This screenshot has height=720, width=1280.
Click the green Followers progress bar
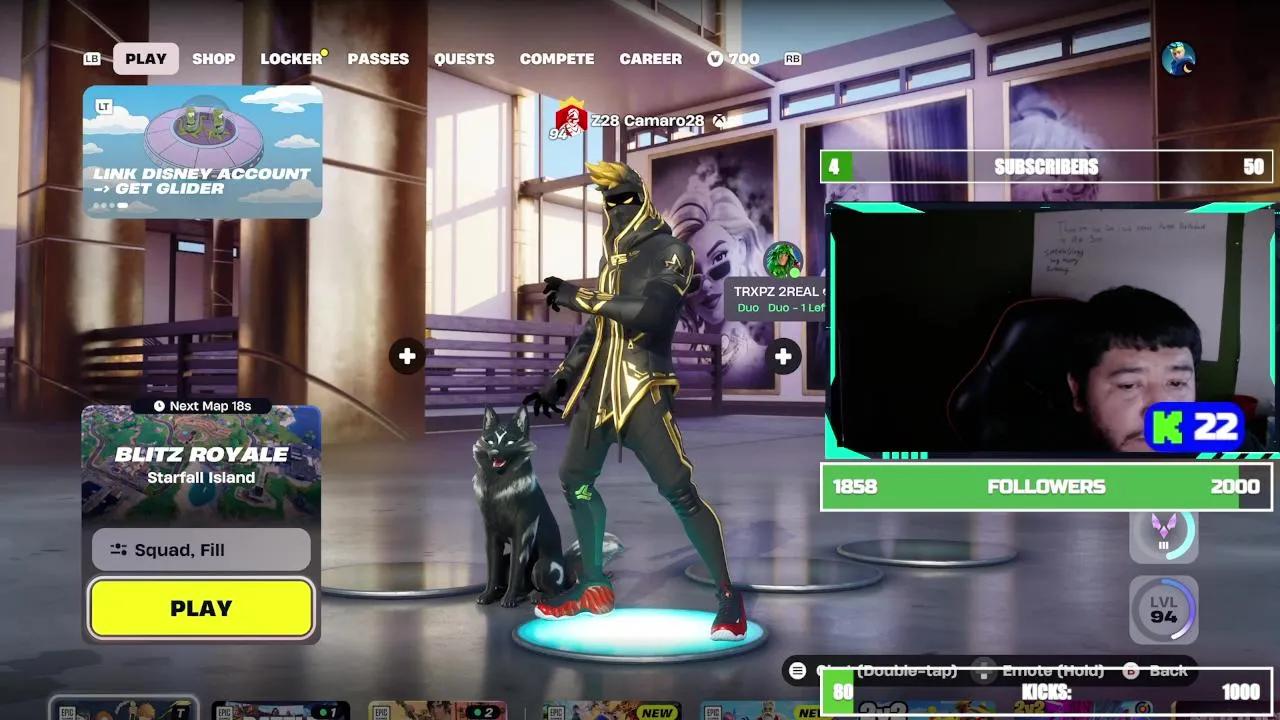coord(1047,487)
